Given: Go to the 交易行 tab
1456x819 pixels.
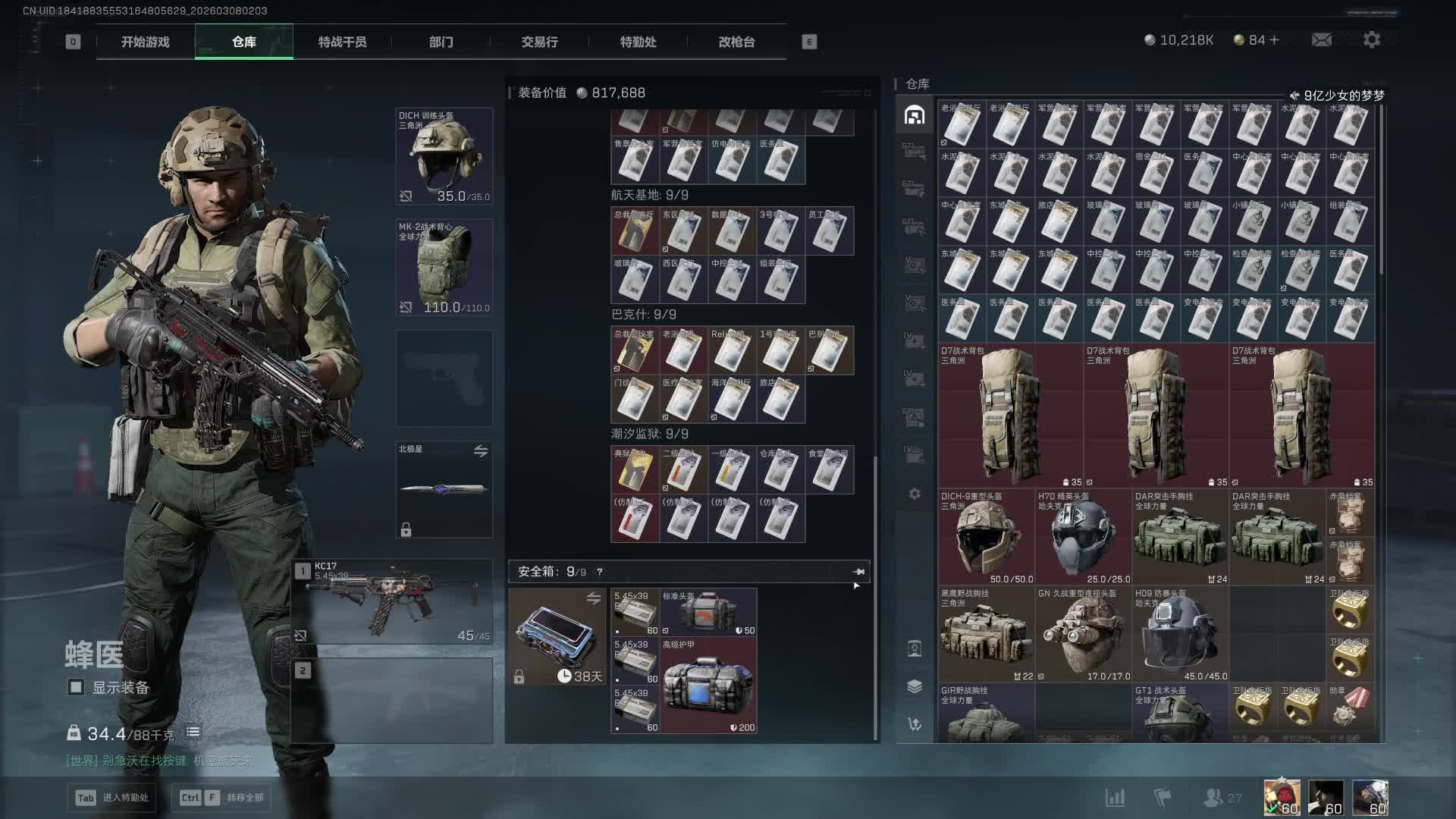Looking at the screenshot, I should (x=539, y=42).
